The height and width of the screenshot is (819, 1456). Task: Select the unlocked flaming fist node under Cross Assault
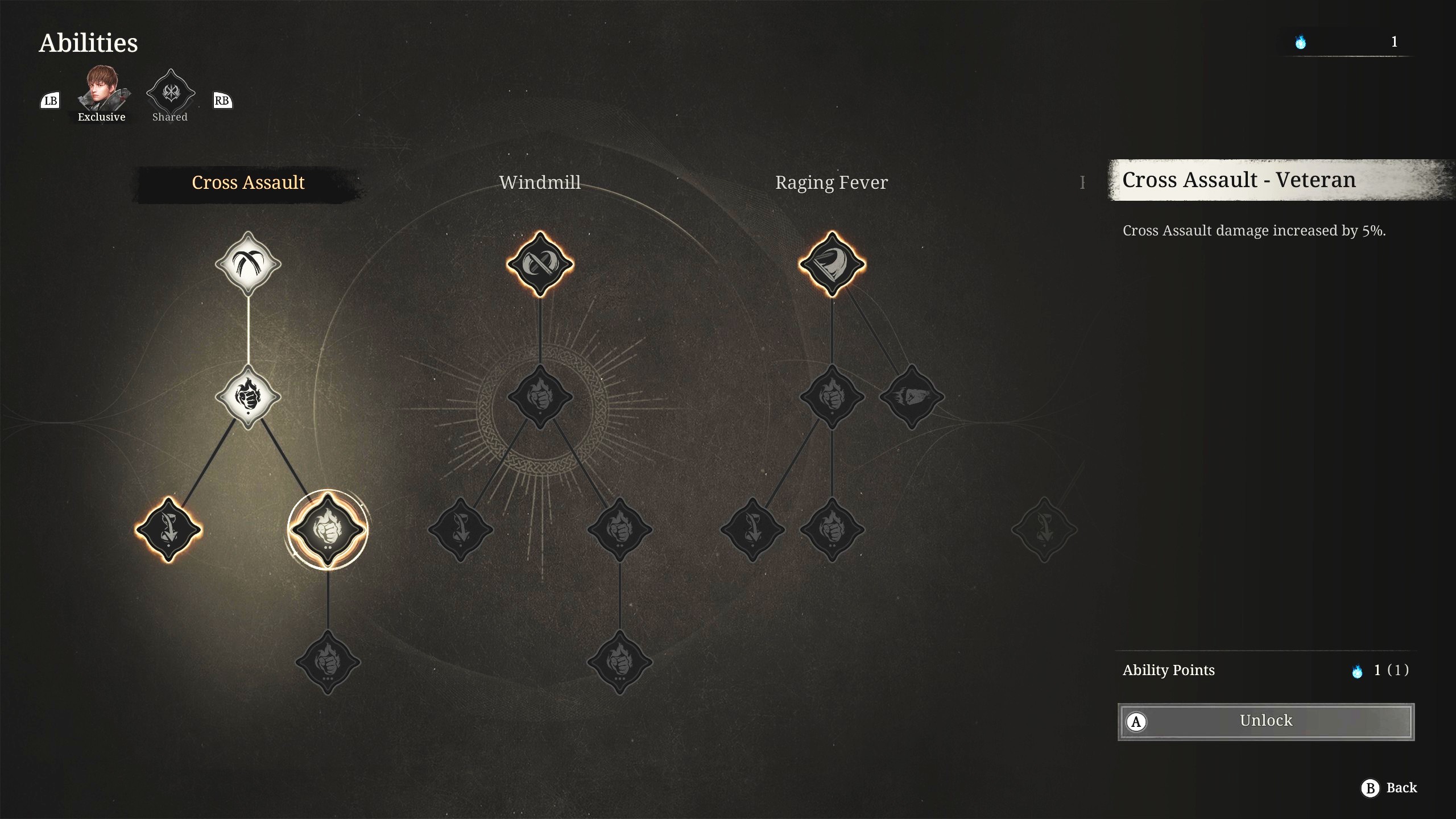click(248, 396)
